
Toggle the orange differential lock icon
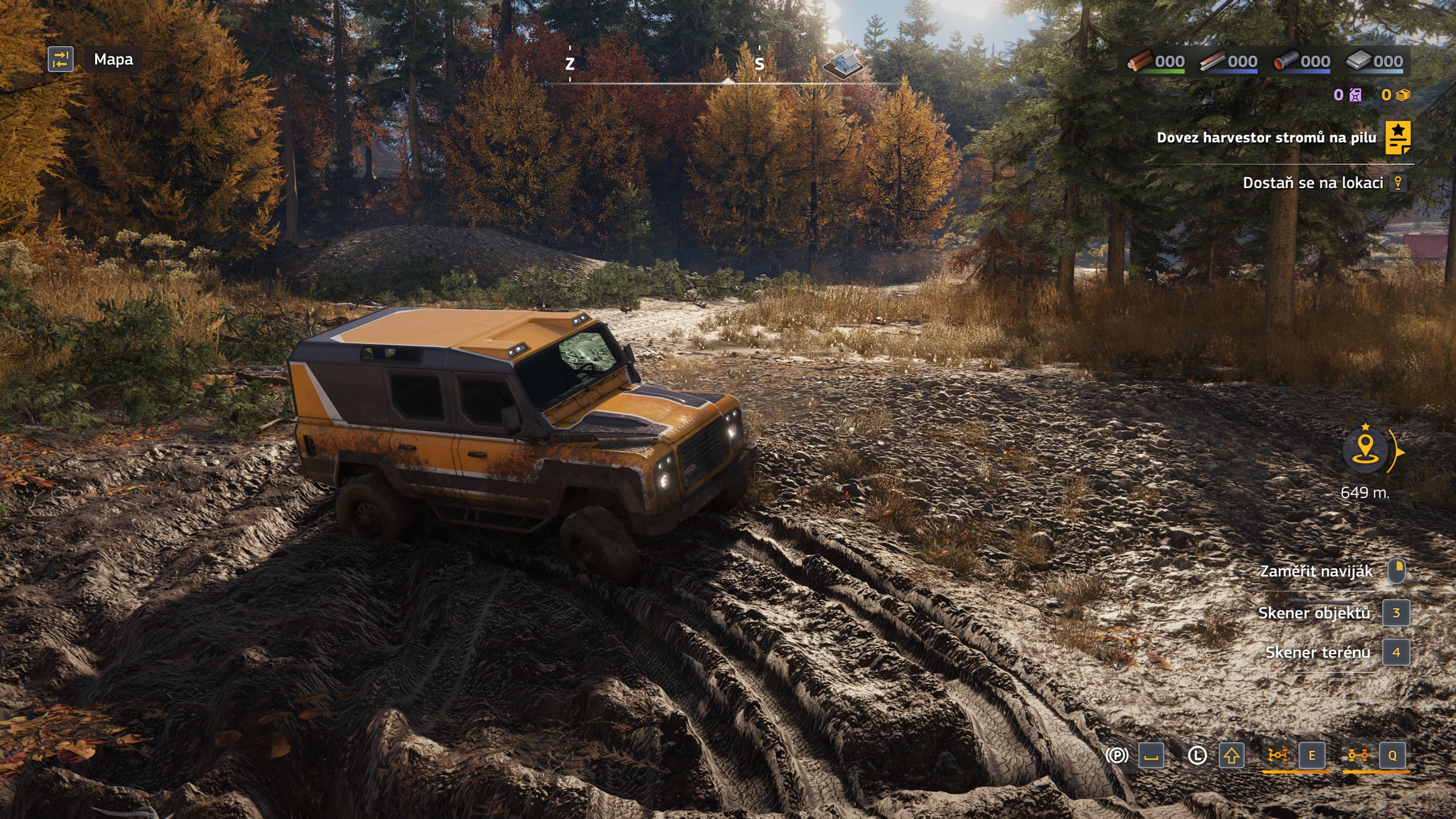(x=1278, y=755)
